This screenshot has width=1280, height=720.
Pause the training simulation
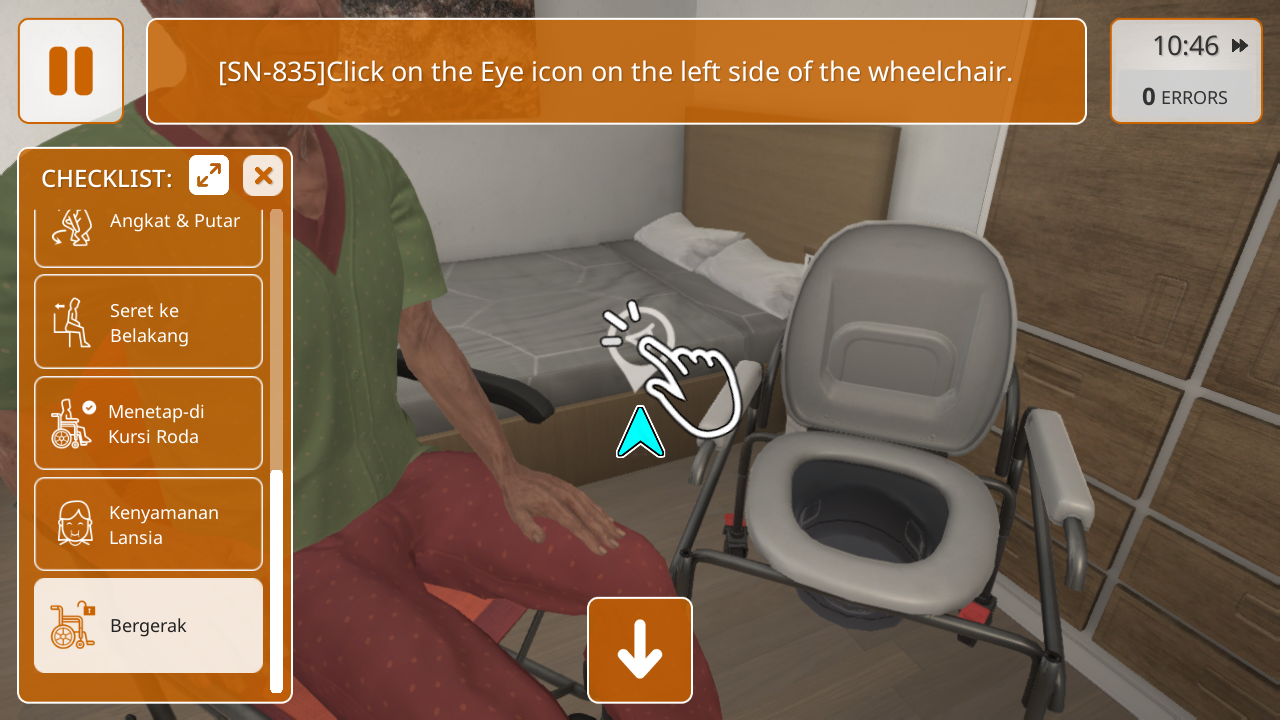(71, 71)
